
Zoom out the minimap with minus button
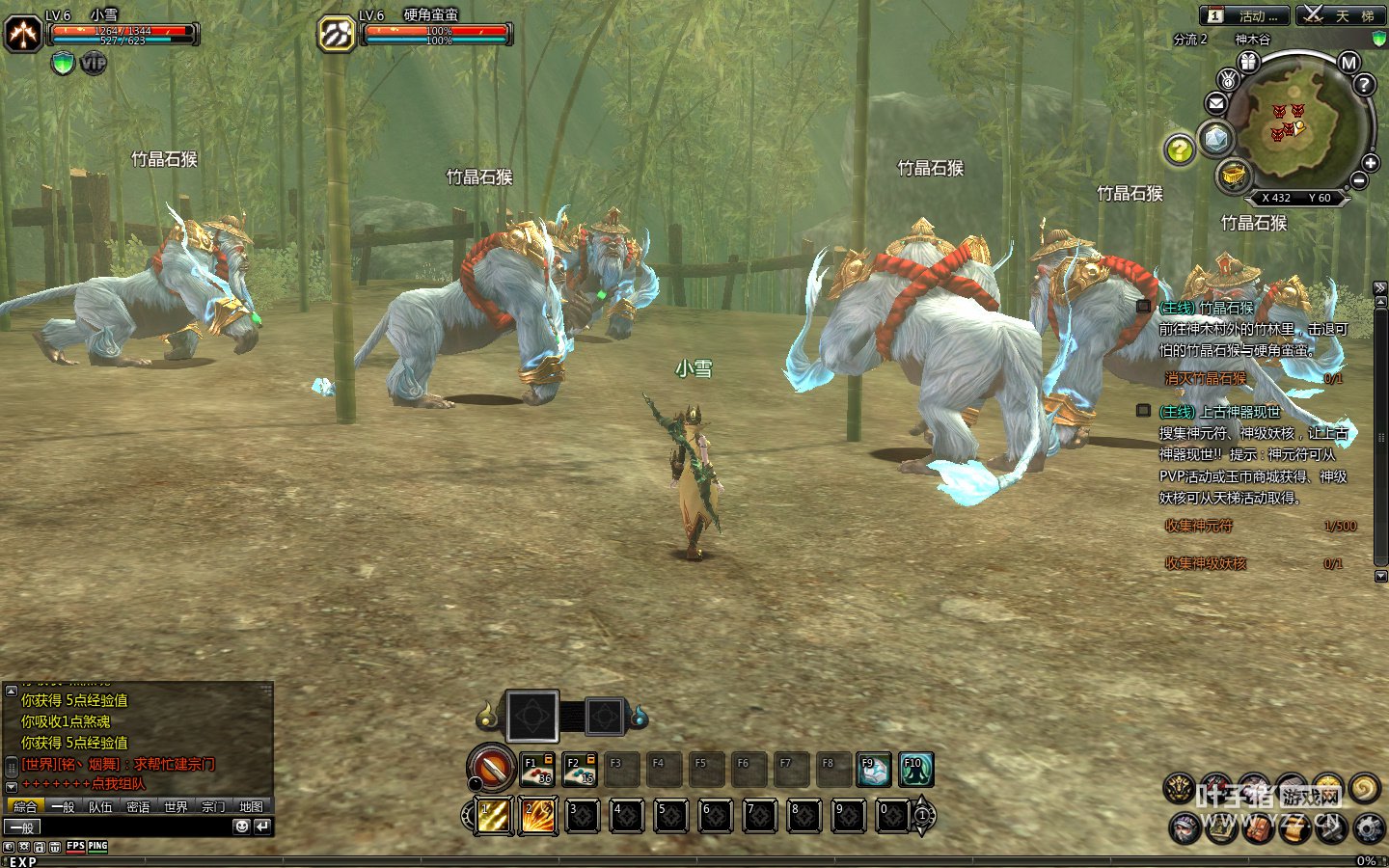(x=1359, y=180)
